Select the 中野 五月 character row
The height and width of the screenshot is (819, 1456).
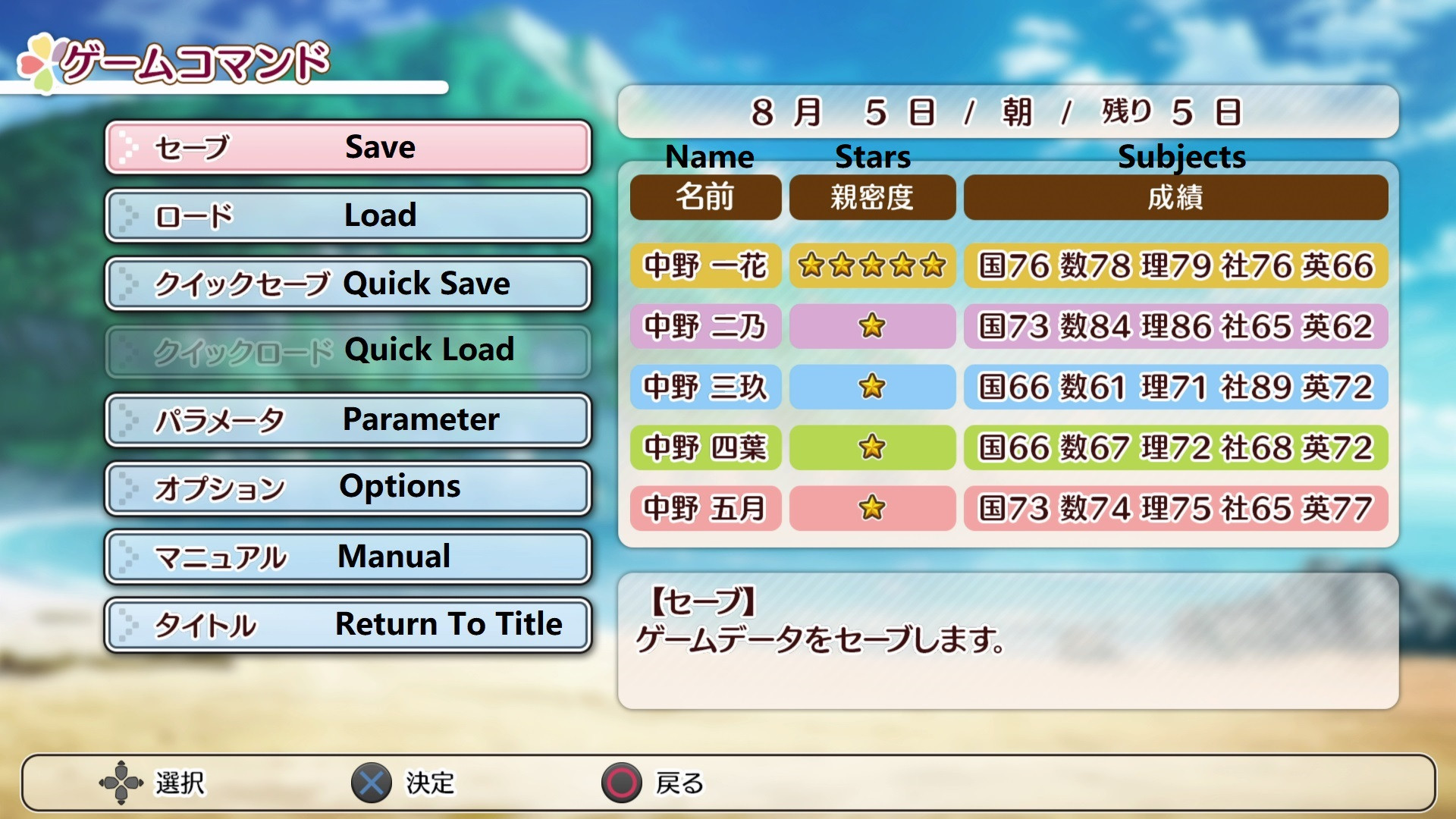705,509
